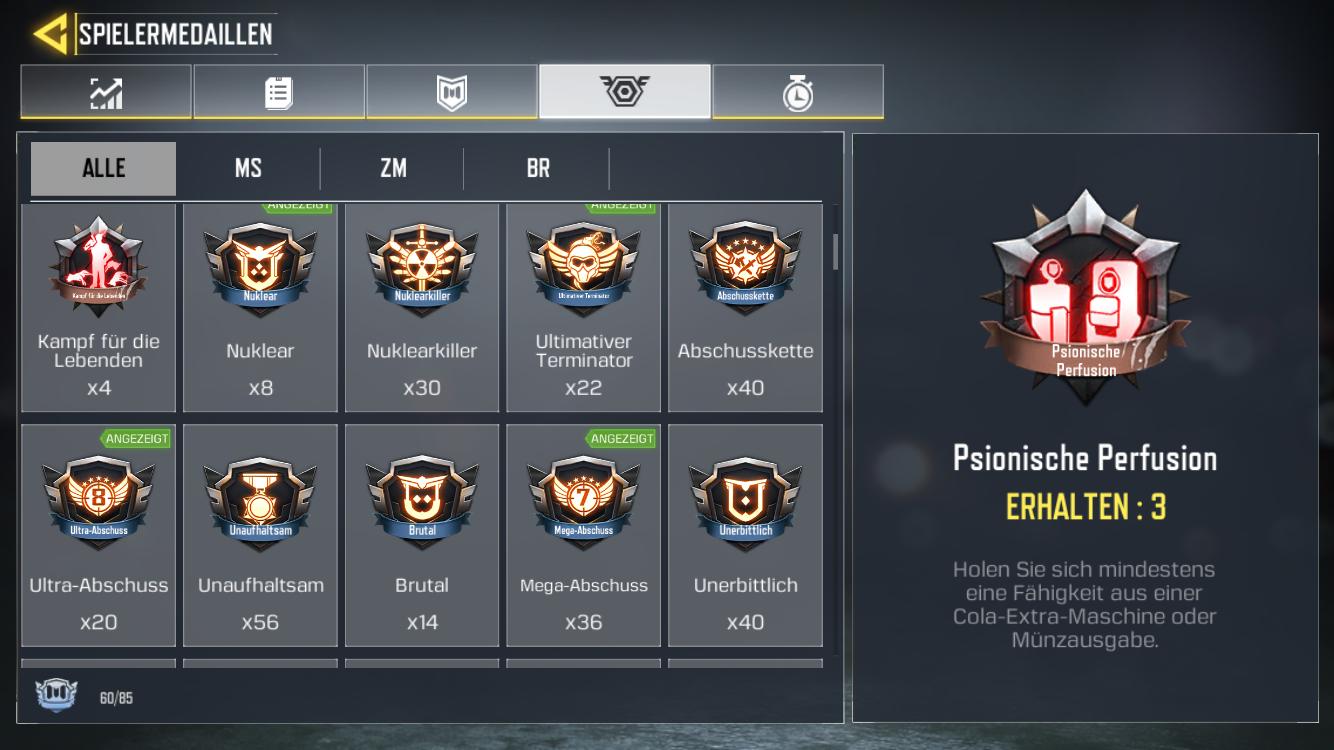Toggle ANGEZEIGT on the Ultra-Abschuss medal
This screenshot has height=750, width=1334.
click(137, 438)
